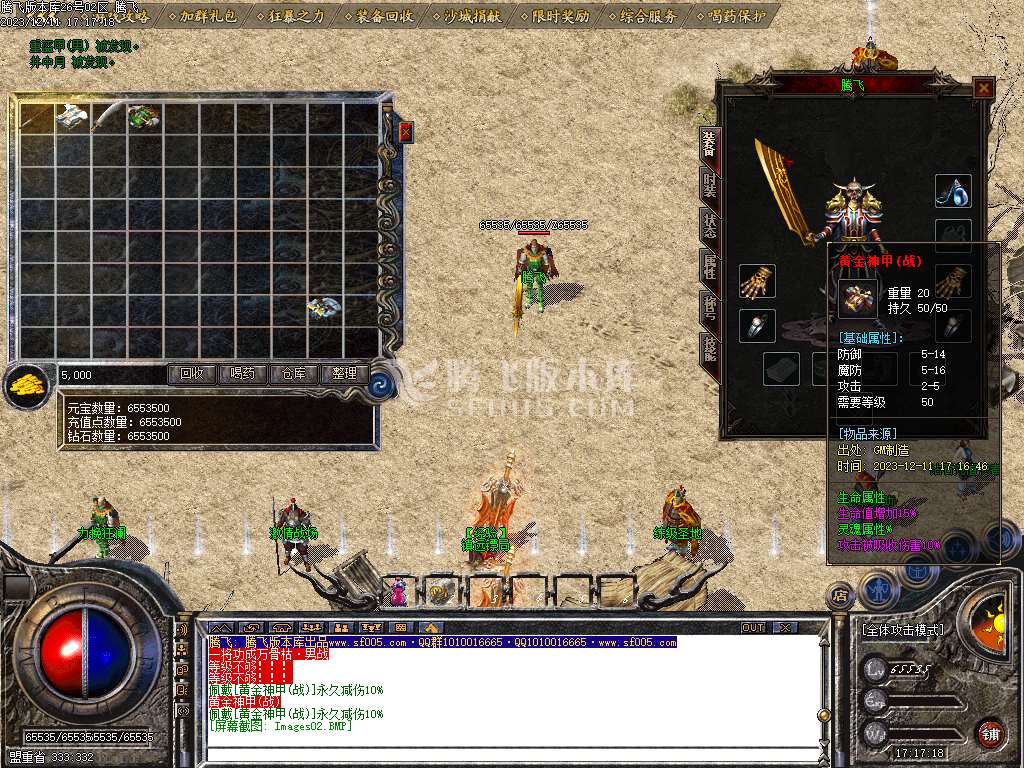1024x768 pixels.
Task: Click the gold ingot pile icon
Action: coord(27,385)
